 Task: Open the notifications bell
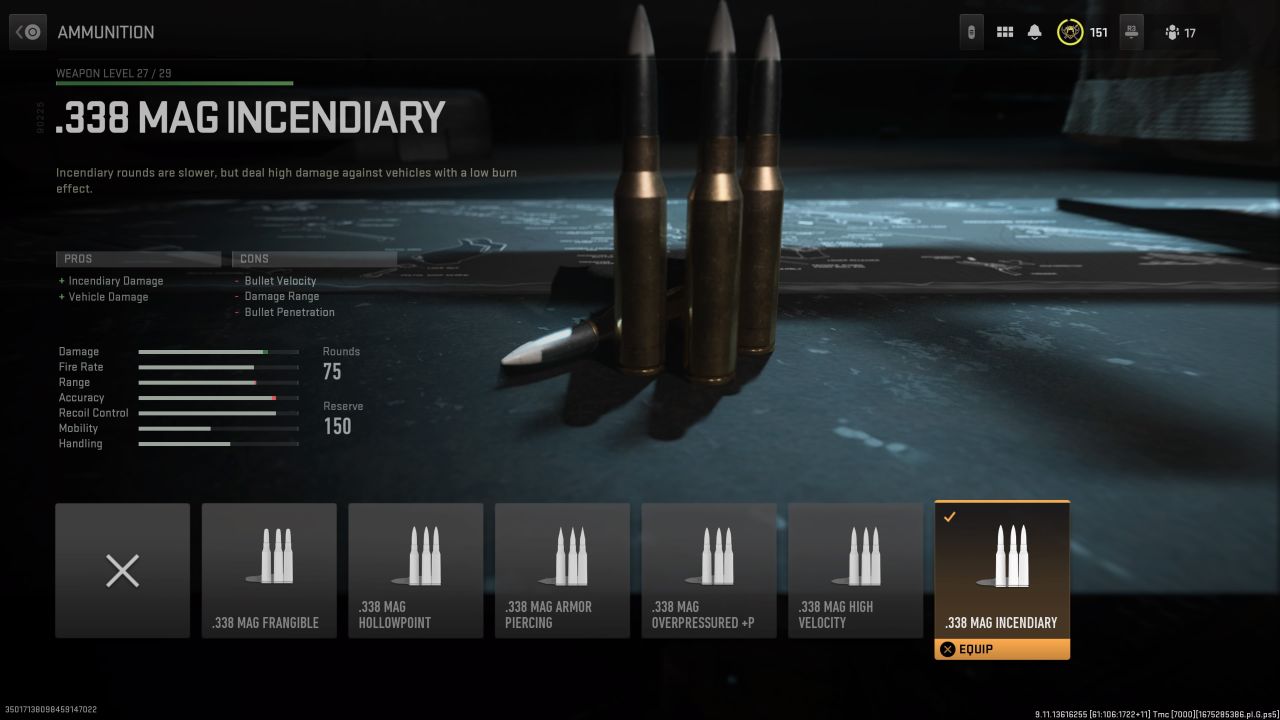pyautogui.click(x=1034, y=32)
